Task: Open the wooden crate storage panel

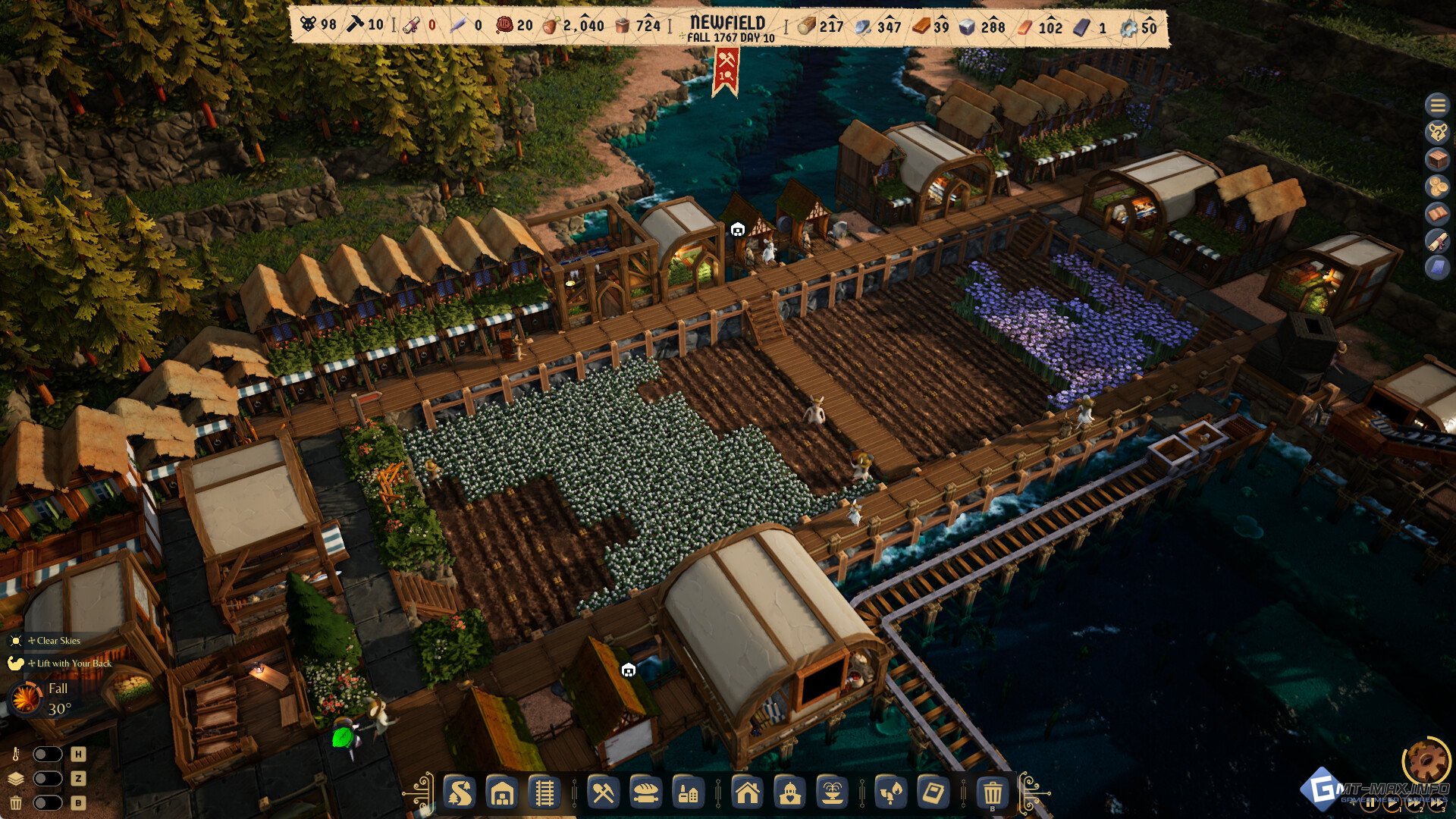Action: (x=1437, y=159)
